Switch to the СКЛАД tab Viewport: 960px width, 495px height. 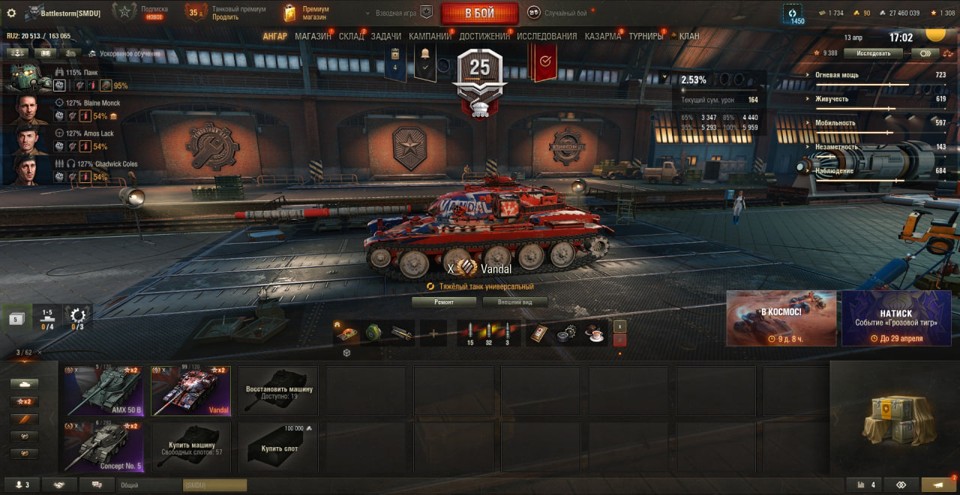[x=352, y=36]
